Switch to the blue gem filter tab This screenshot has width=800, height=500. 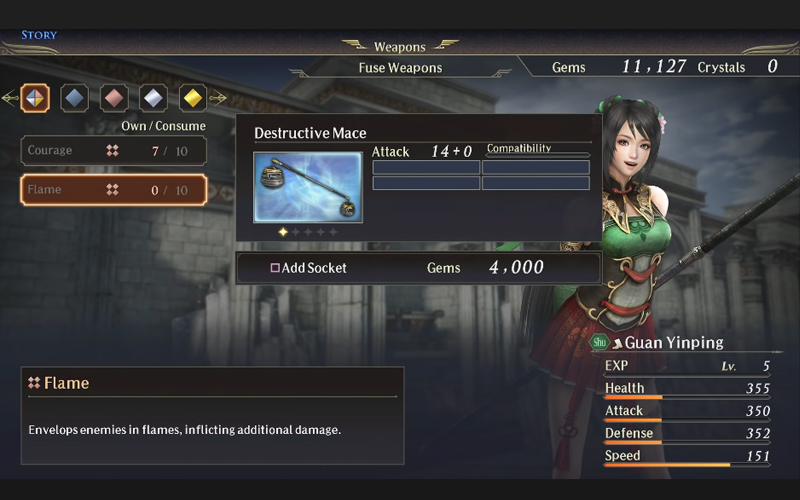(x=75, y=98)
